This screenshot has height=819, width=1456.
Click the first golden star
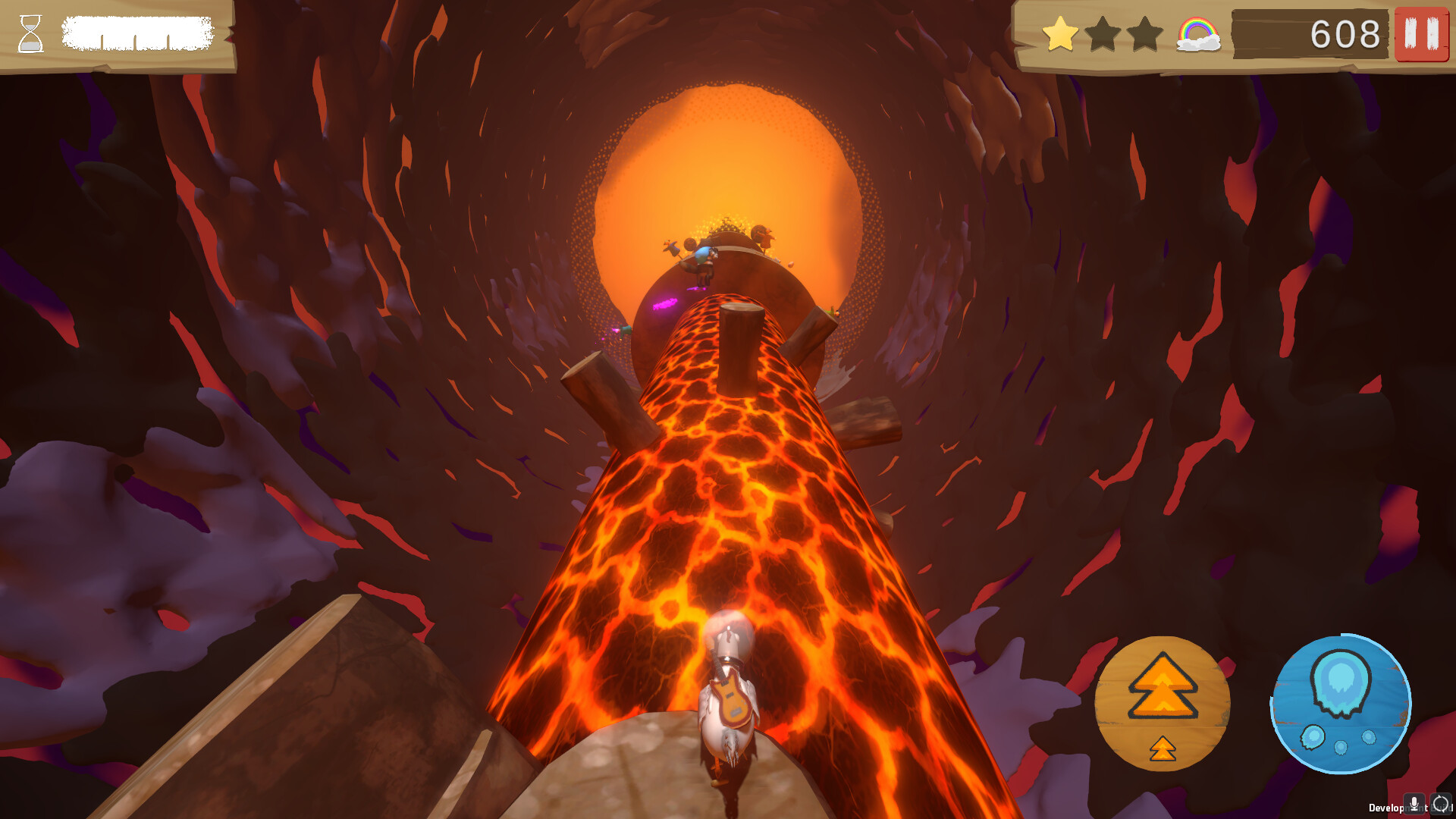coord(1061,33)
